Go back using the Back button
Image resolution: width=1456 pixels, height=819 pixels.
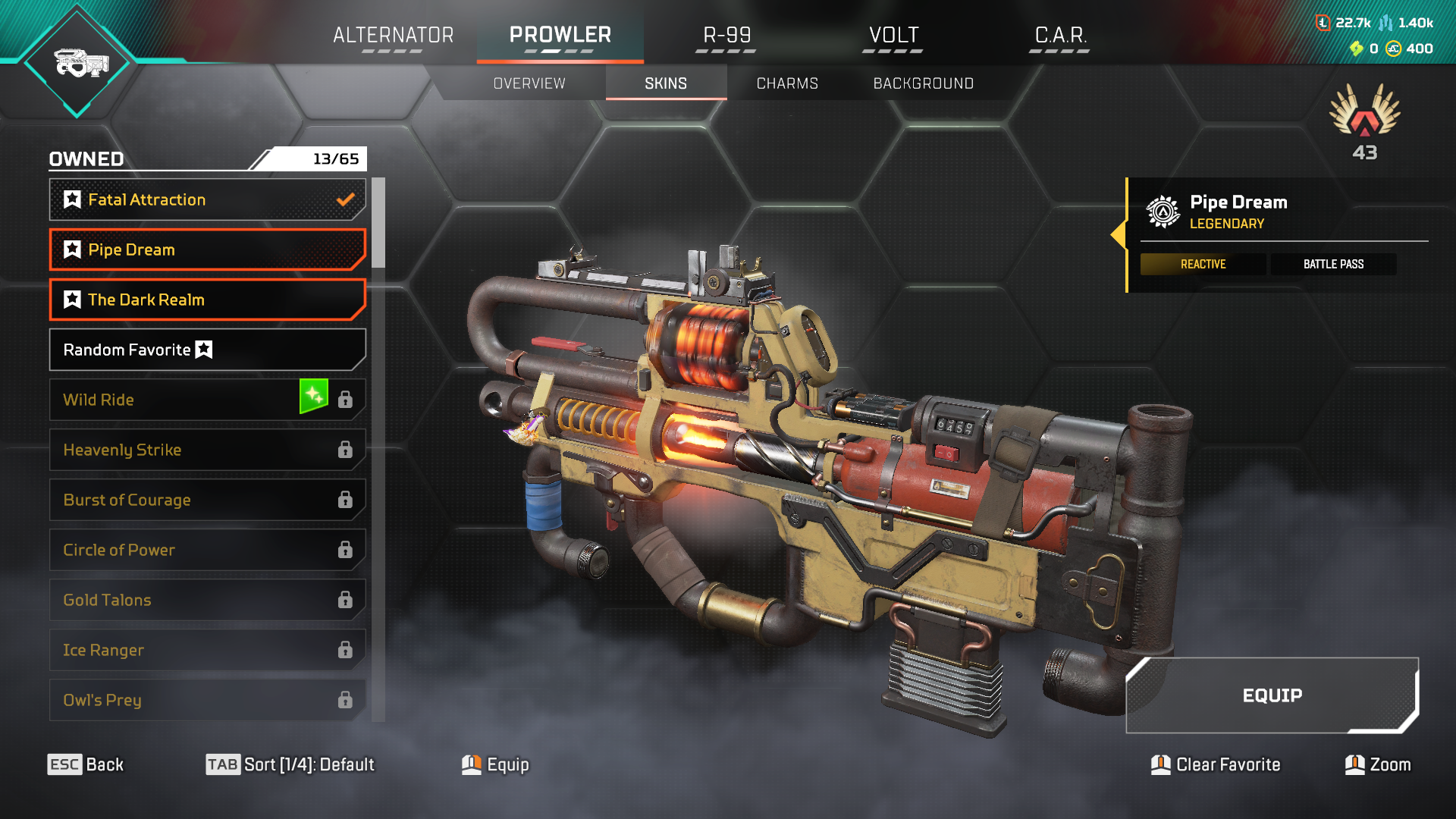click(x=86, y=764)
